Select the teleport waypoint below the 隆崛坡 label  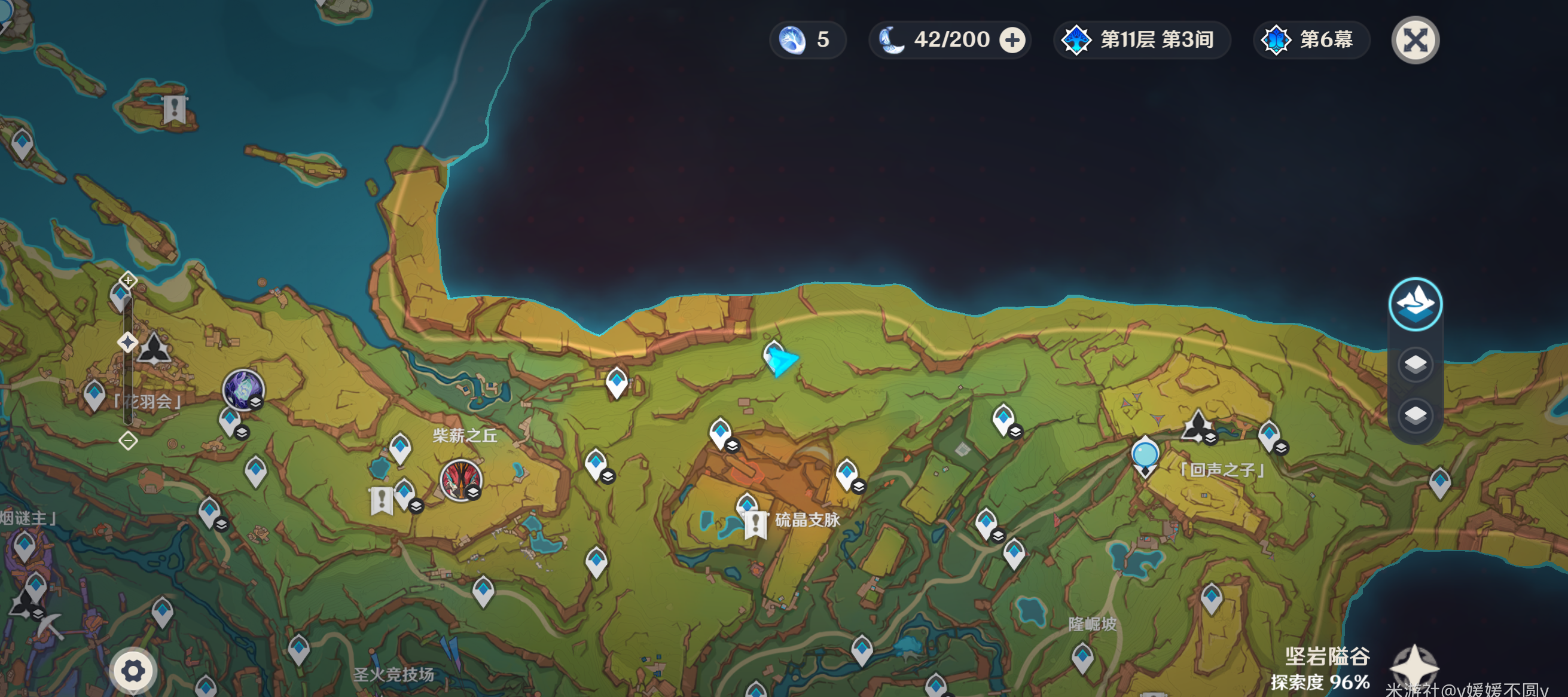click(x=1082, y=658)
